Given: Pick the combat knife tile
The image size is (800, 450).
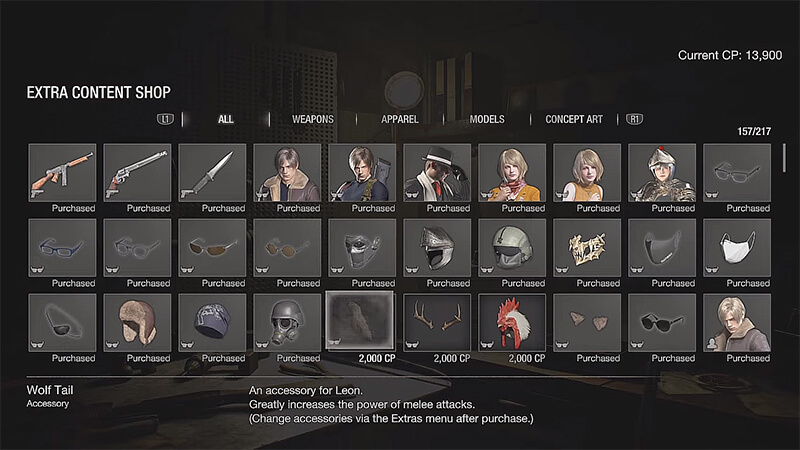Looking at the screenshot, I should point(212,174).
